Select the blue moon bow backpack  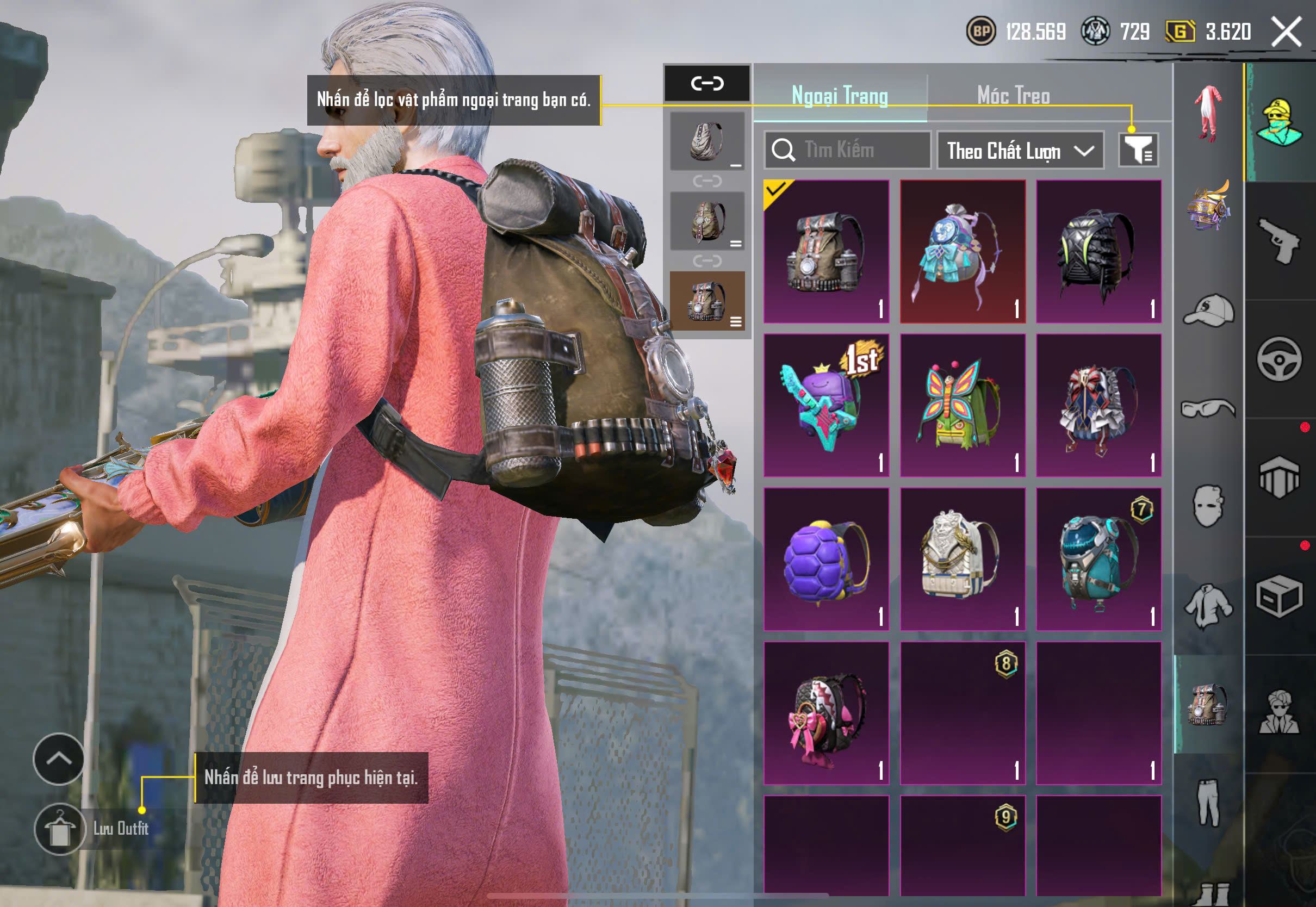coord(963,251)
